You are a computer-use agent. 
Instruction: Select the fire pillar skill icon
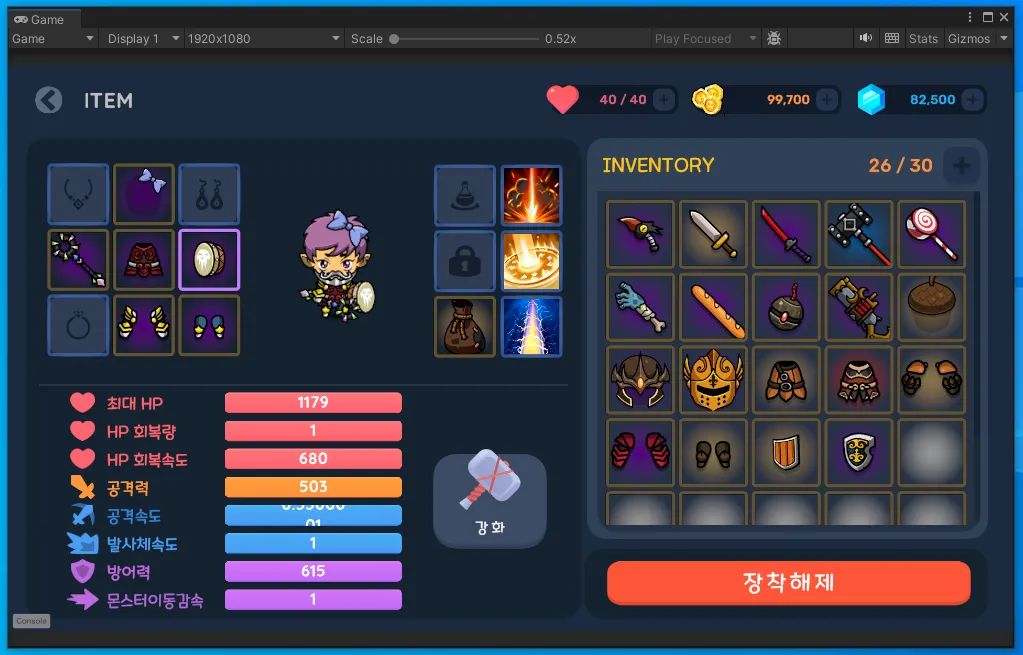click(531, 195)
